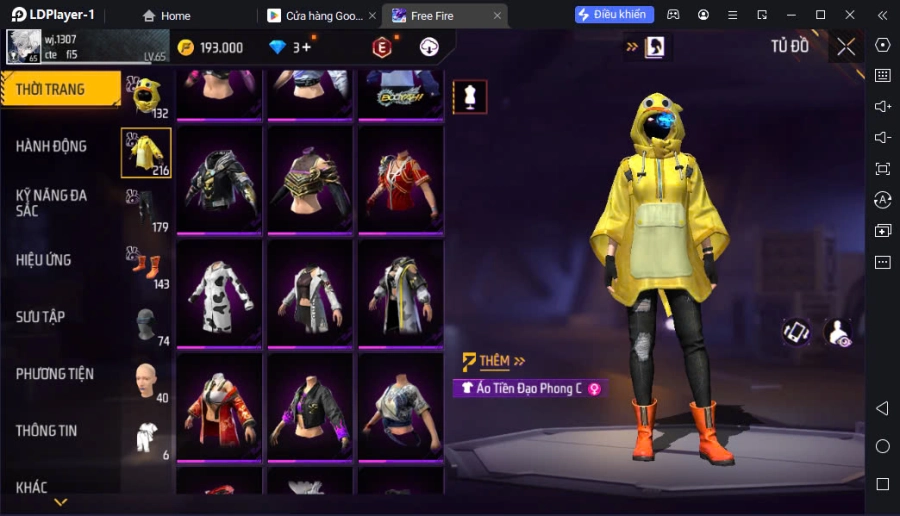This screenshot has width=900, height=516.
Task: Select the black armored jacket with gold skulls
Action: (x=220, y=180)
